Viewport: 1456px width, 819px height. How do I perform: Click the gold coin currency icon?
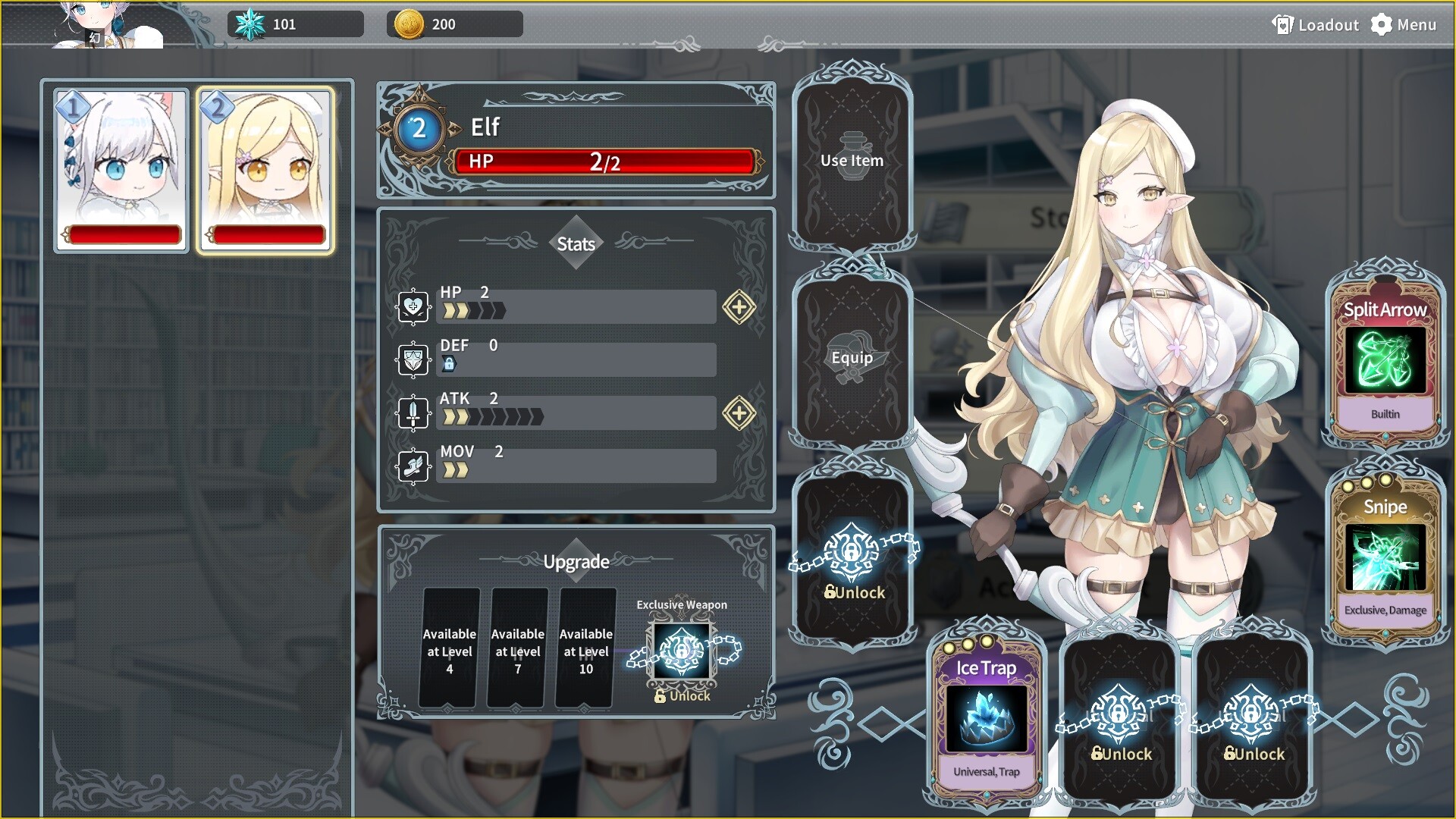point(409,24)
